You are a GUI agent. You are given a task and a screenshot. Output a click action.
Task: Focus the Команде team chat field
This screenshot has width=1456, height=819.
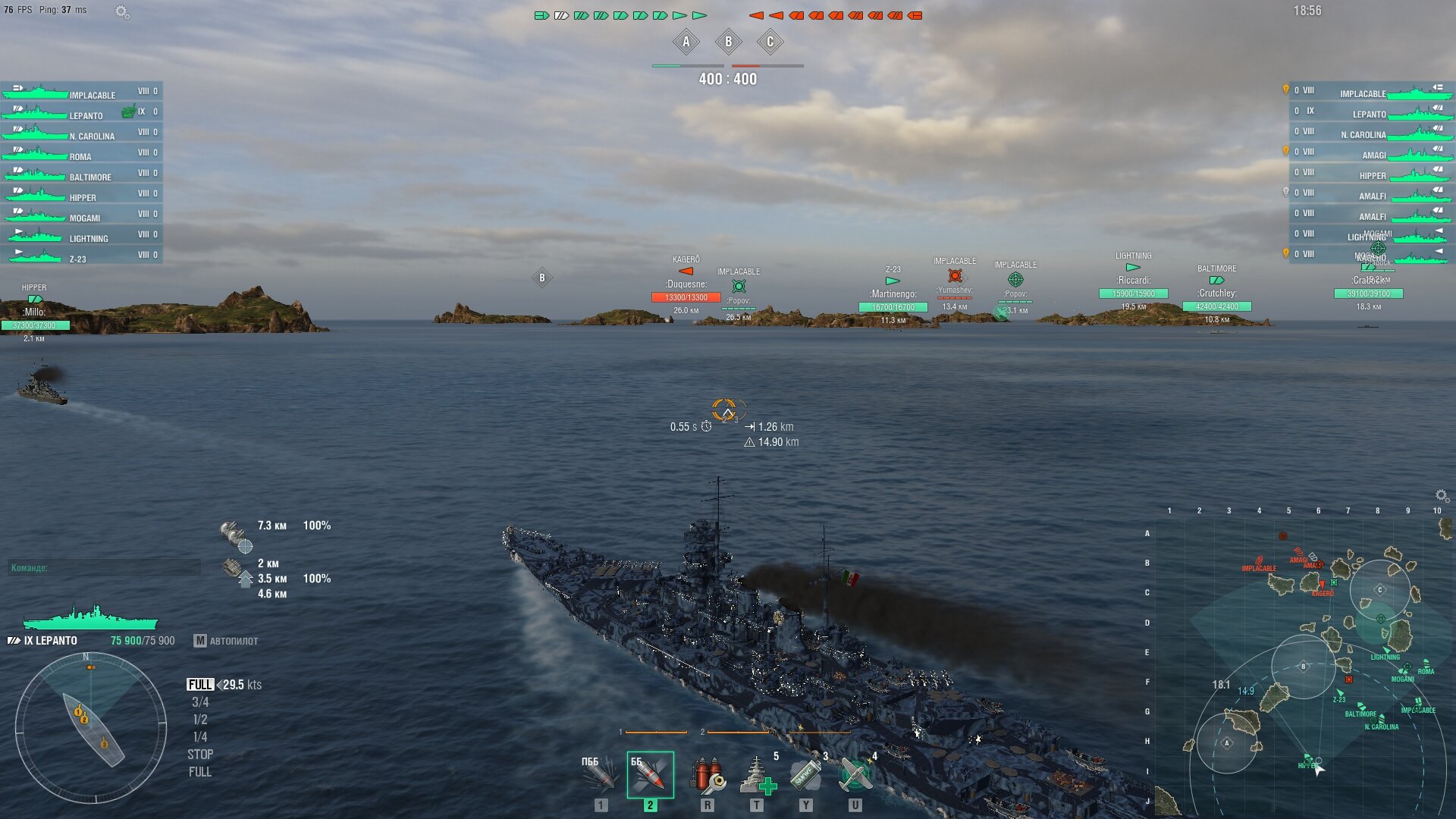coord(105,567)
